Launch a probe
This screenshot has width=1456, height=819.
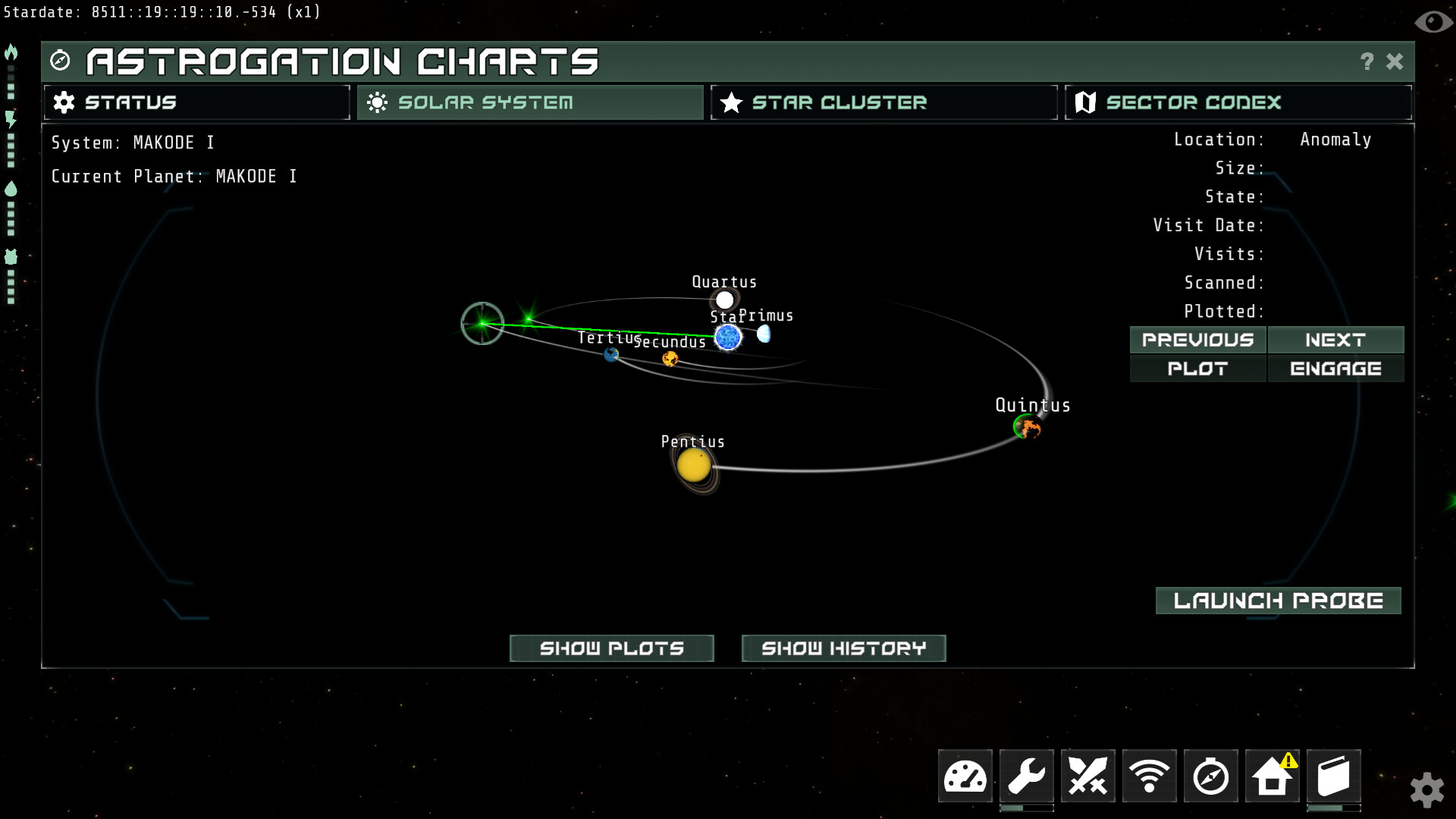pos(1278,601)
